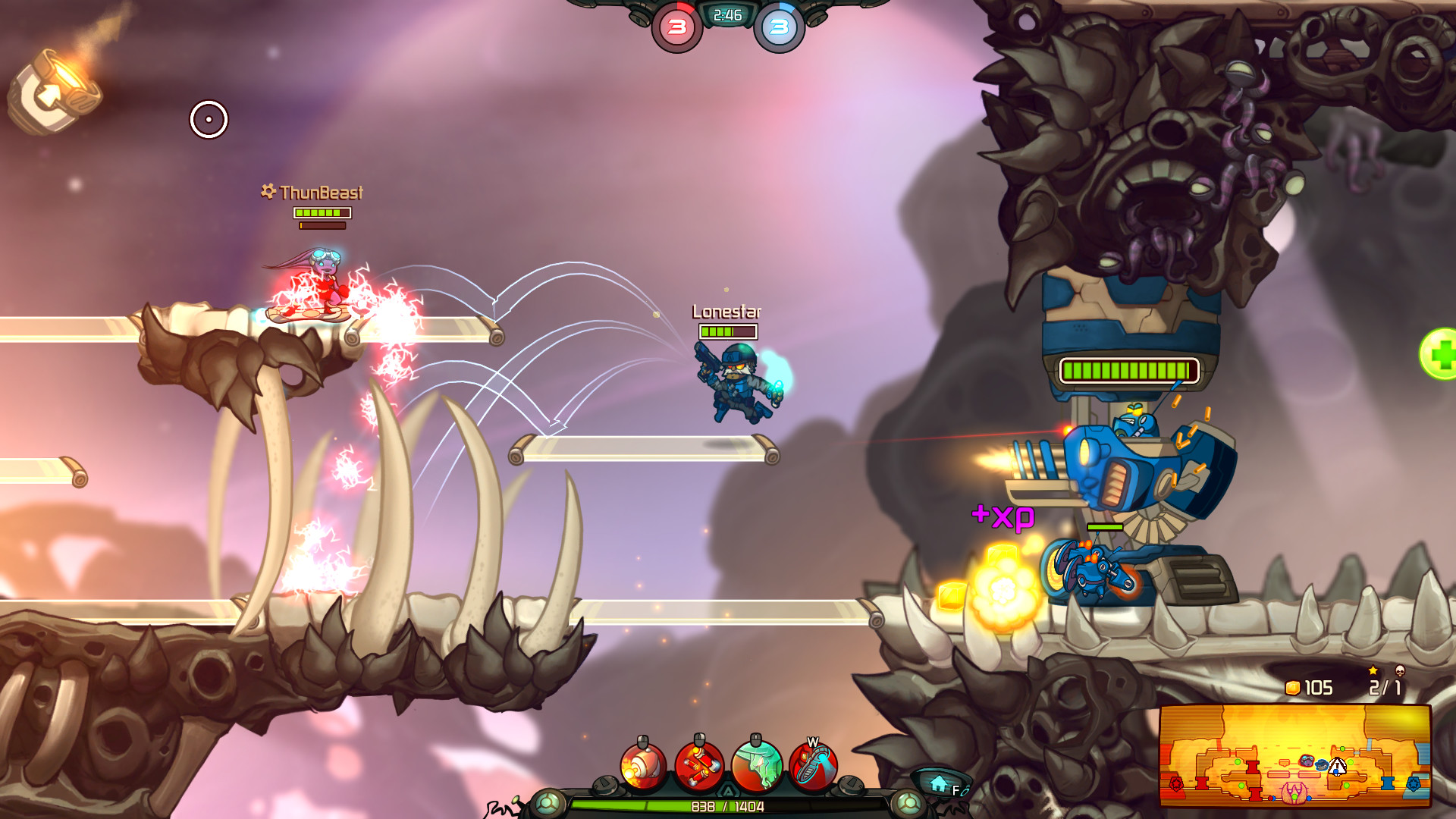Click the crosshair reticle near the top left
The image size is (1456, 819).
tap(208, 119)
